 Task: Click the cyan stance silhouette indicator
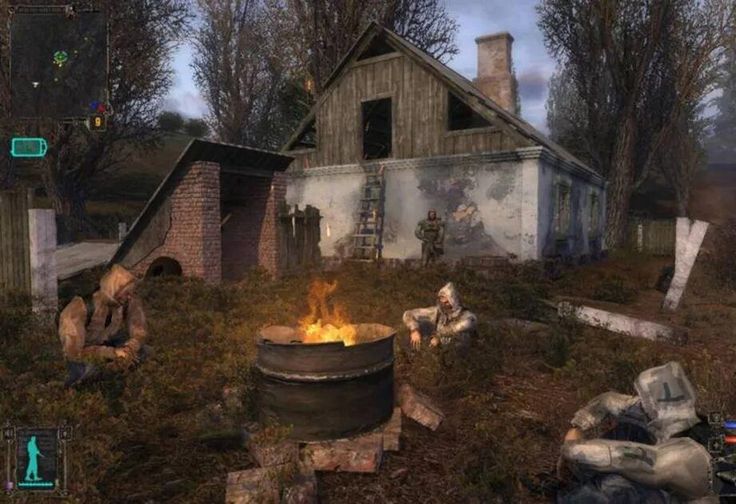coord(36,459)
